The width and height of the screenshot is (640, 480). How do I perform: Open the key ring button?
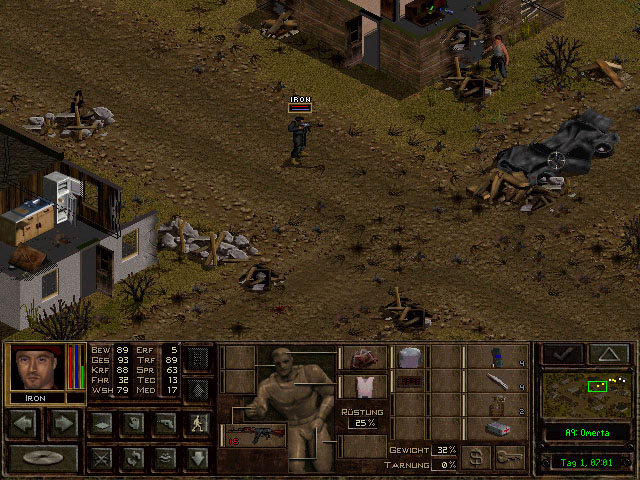coord(510,458)
